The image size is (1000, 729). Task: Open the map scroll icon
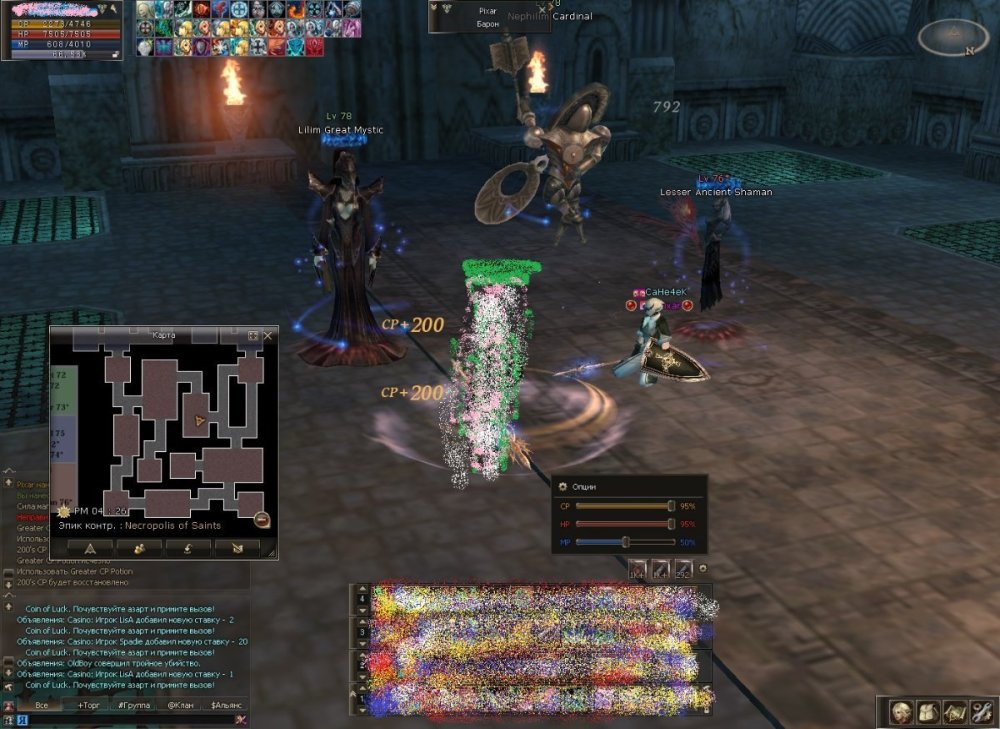[954, 712]
